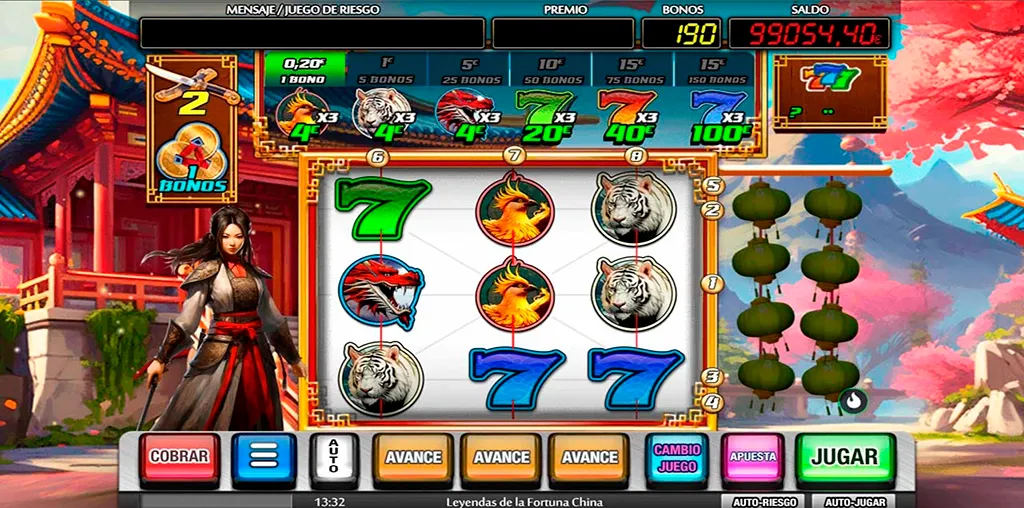This screenshot has height=508, width=1024.
Task: Click the round flame icon by the lanterns
Action: pos(851,401)
